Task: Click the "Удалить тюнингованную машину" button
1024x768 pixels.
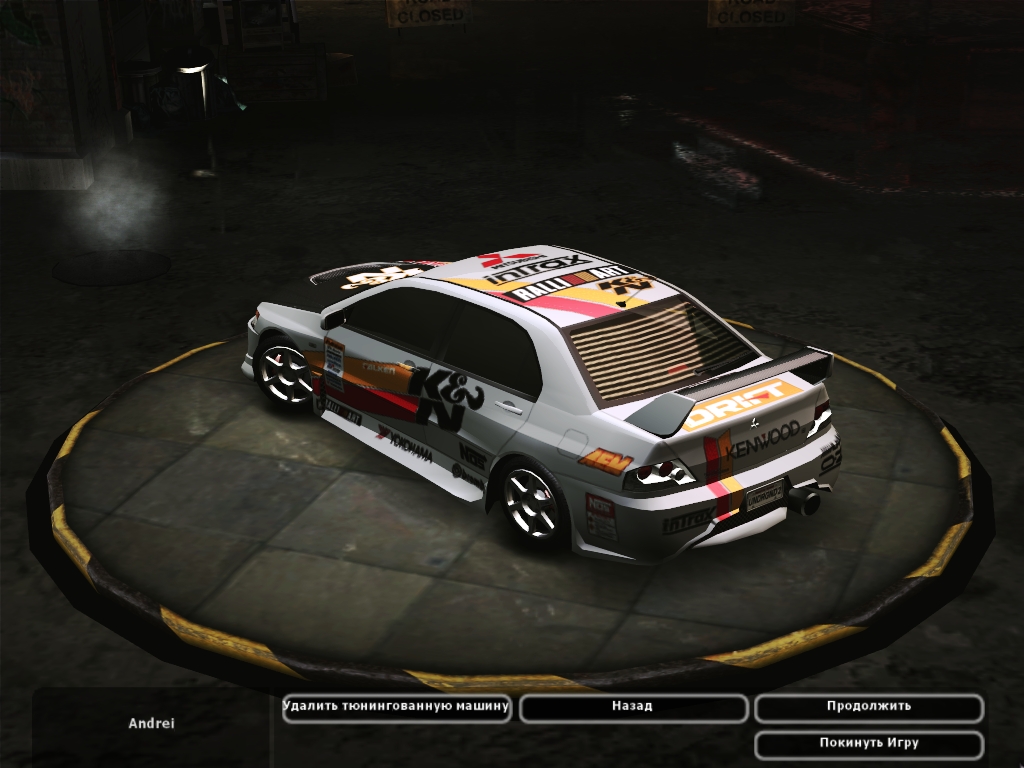Action: (397, 707)
